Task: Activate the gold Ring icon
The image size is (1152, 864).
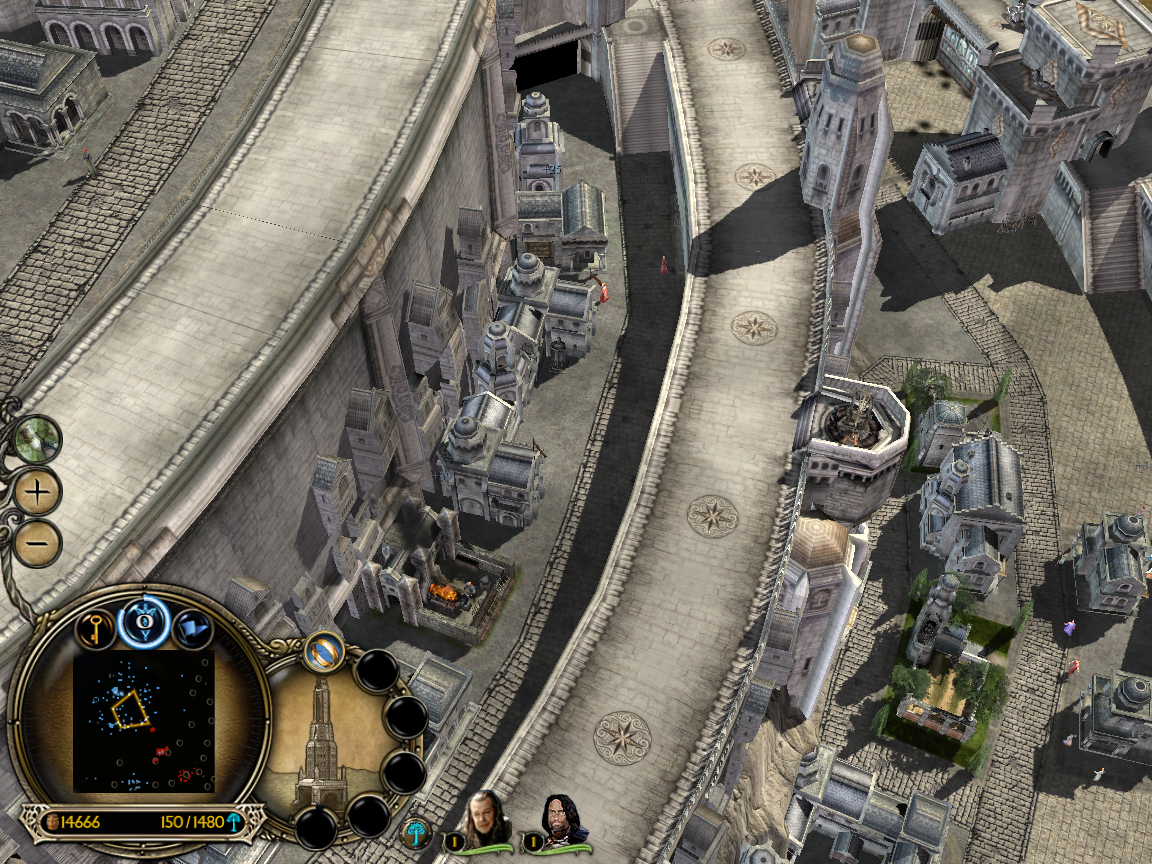Action: click(325, 652)
